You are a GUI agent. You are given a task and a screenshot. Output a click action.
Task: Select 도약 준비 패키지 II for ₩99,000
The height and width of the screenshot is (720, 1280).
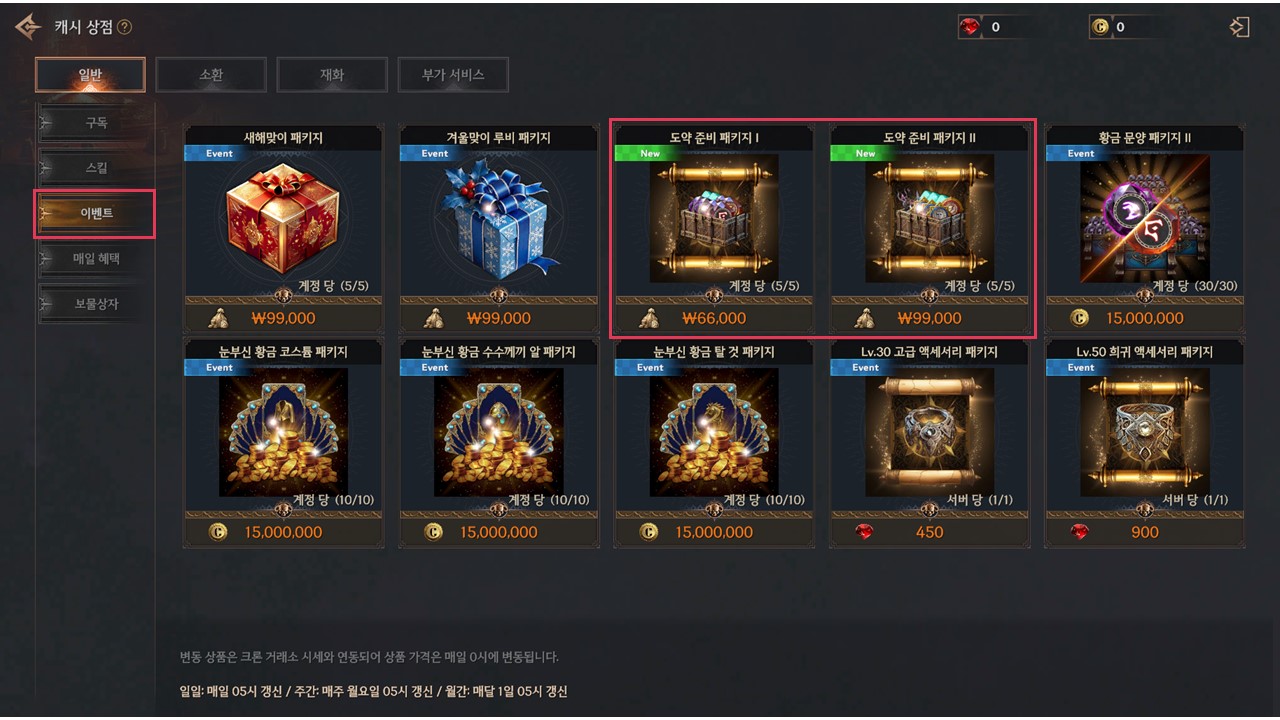pyautogui.click(x=929, y=220)
